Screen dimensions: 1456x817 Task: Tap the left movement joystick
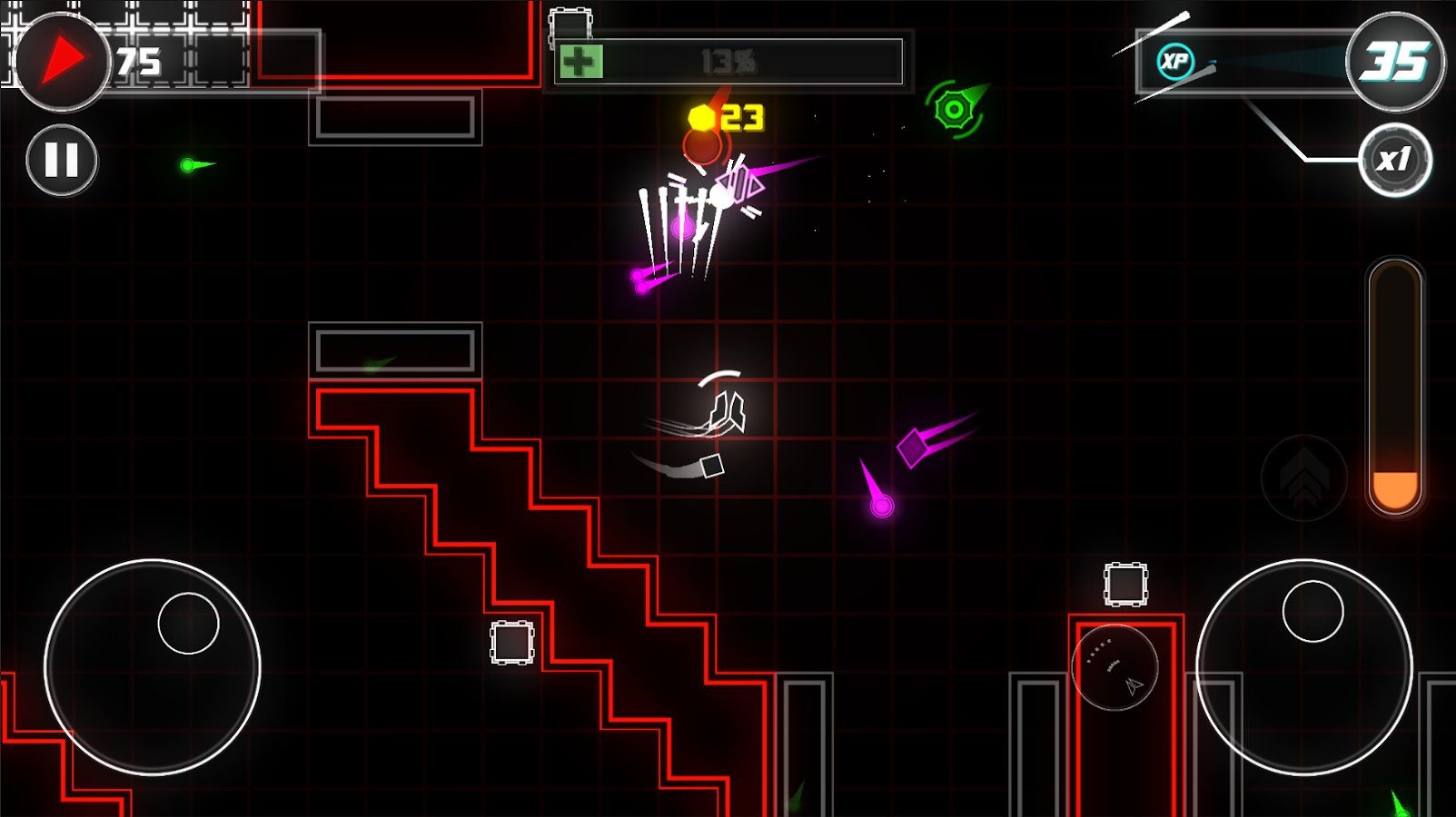(x=153, y=667)
